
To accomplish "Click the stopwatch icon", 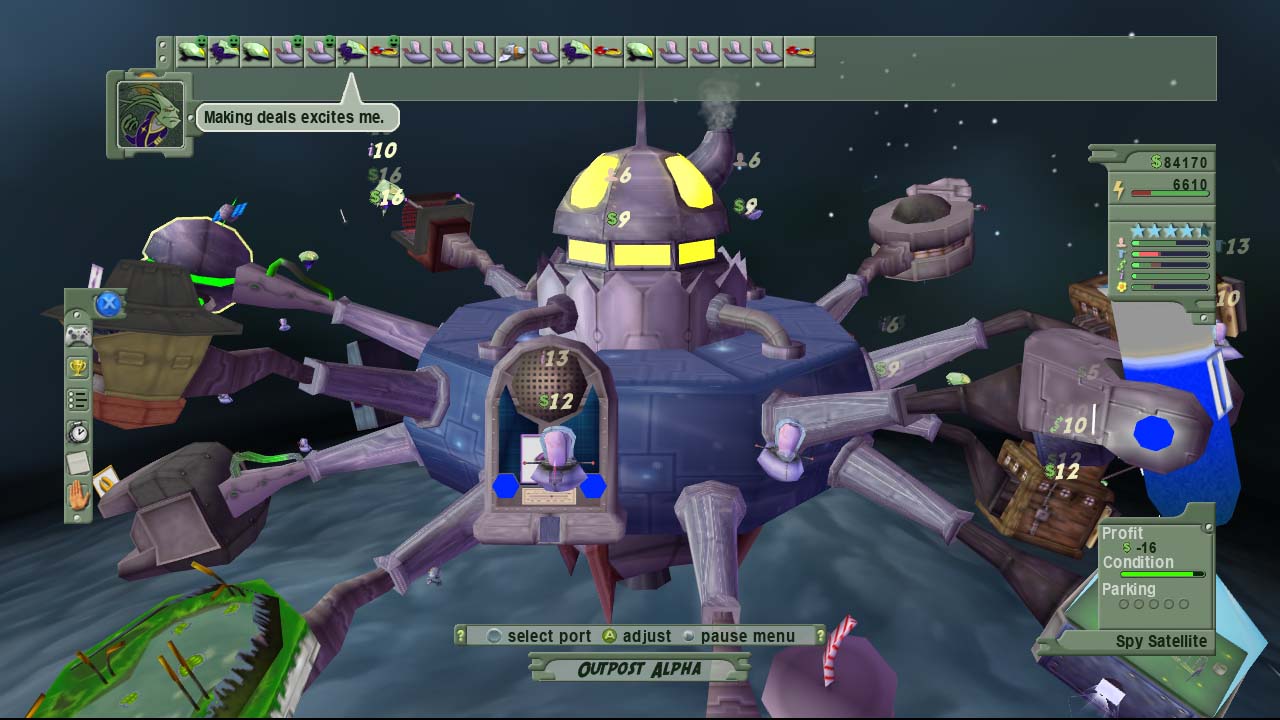I will [78, 432].
